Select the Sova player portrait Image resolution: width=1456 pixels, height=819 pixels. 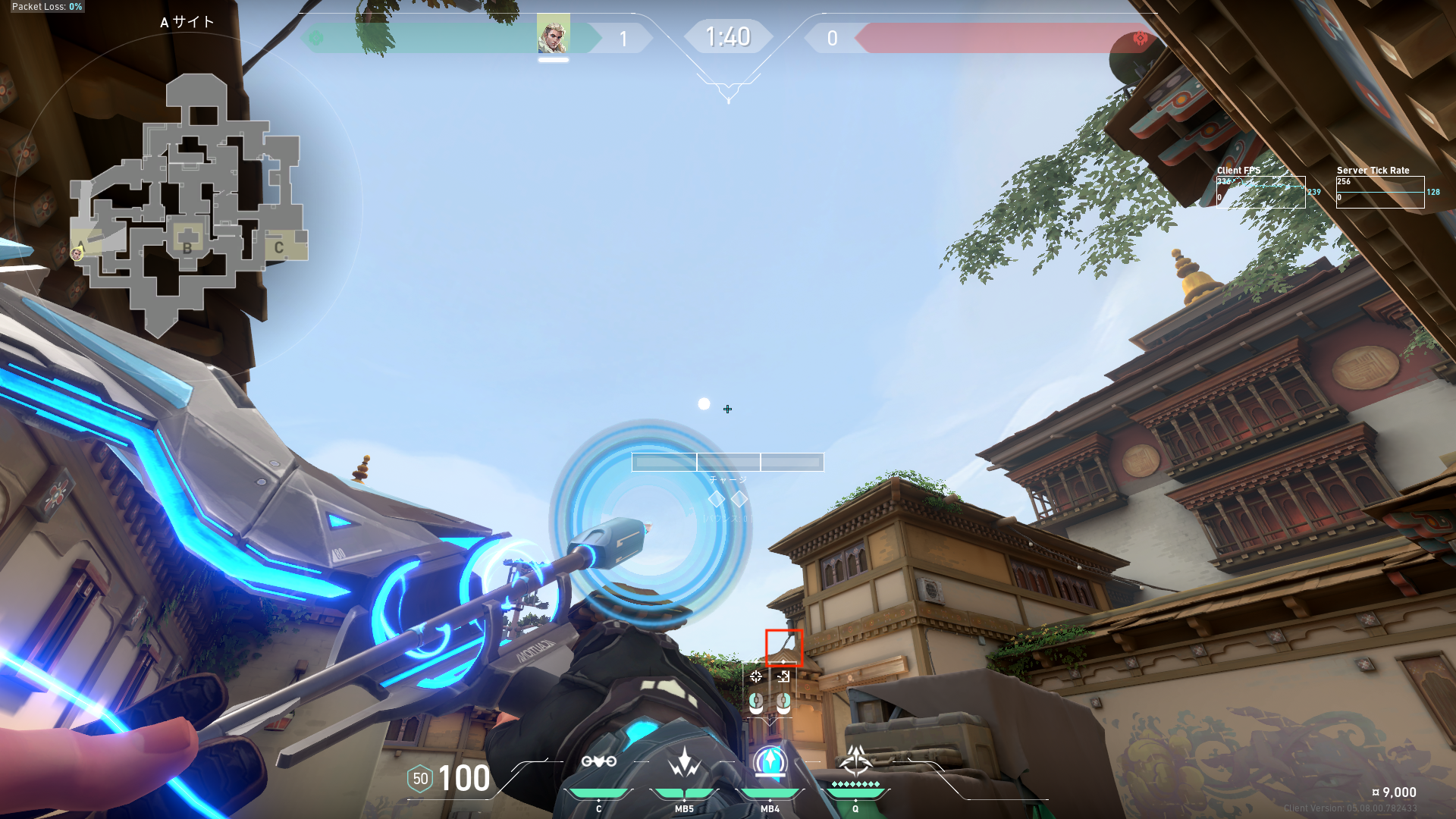click(553, 34)
